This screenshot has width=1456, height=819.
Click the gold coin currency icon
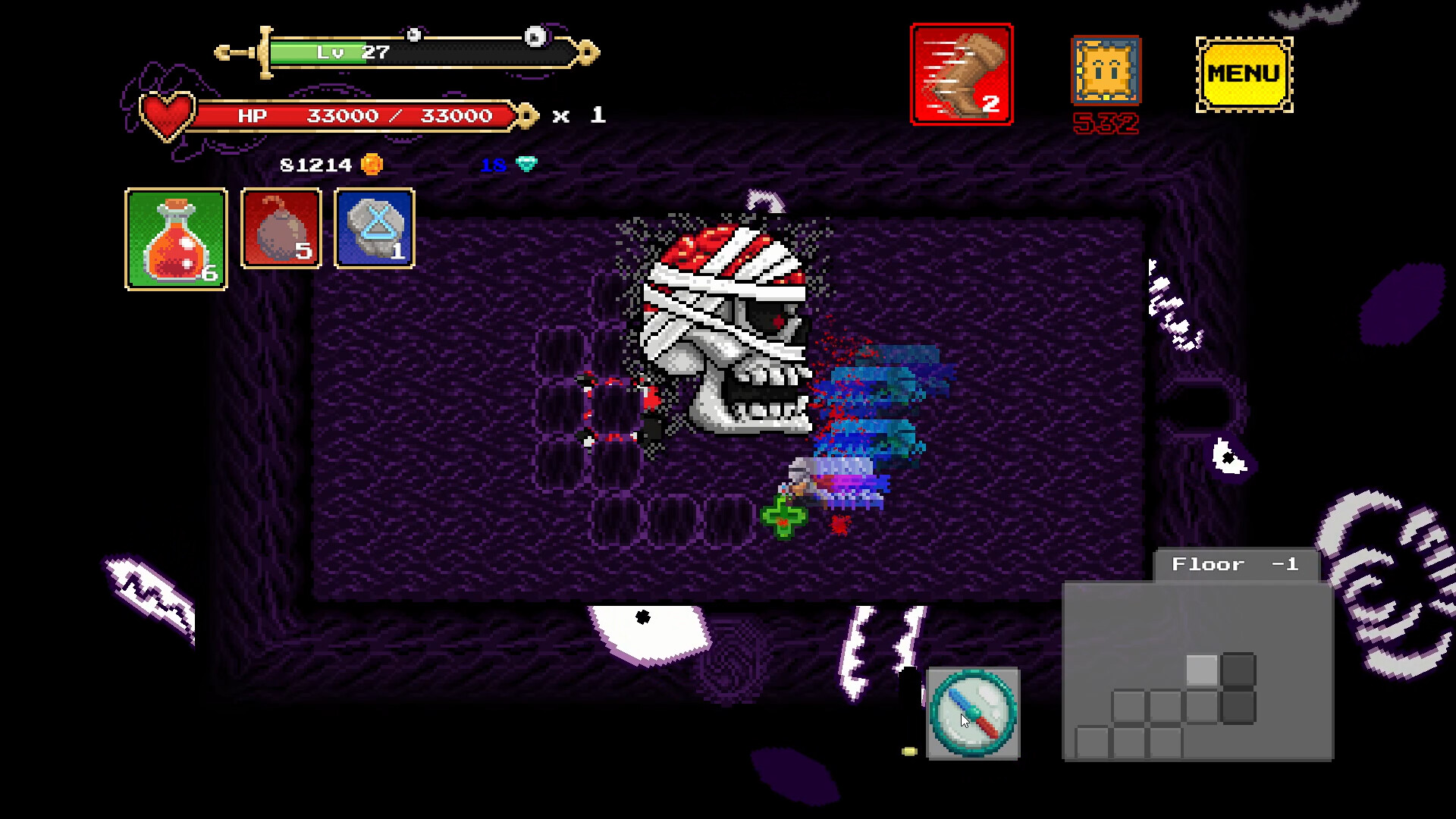pos(371,164)
